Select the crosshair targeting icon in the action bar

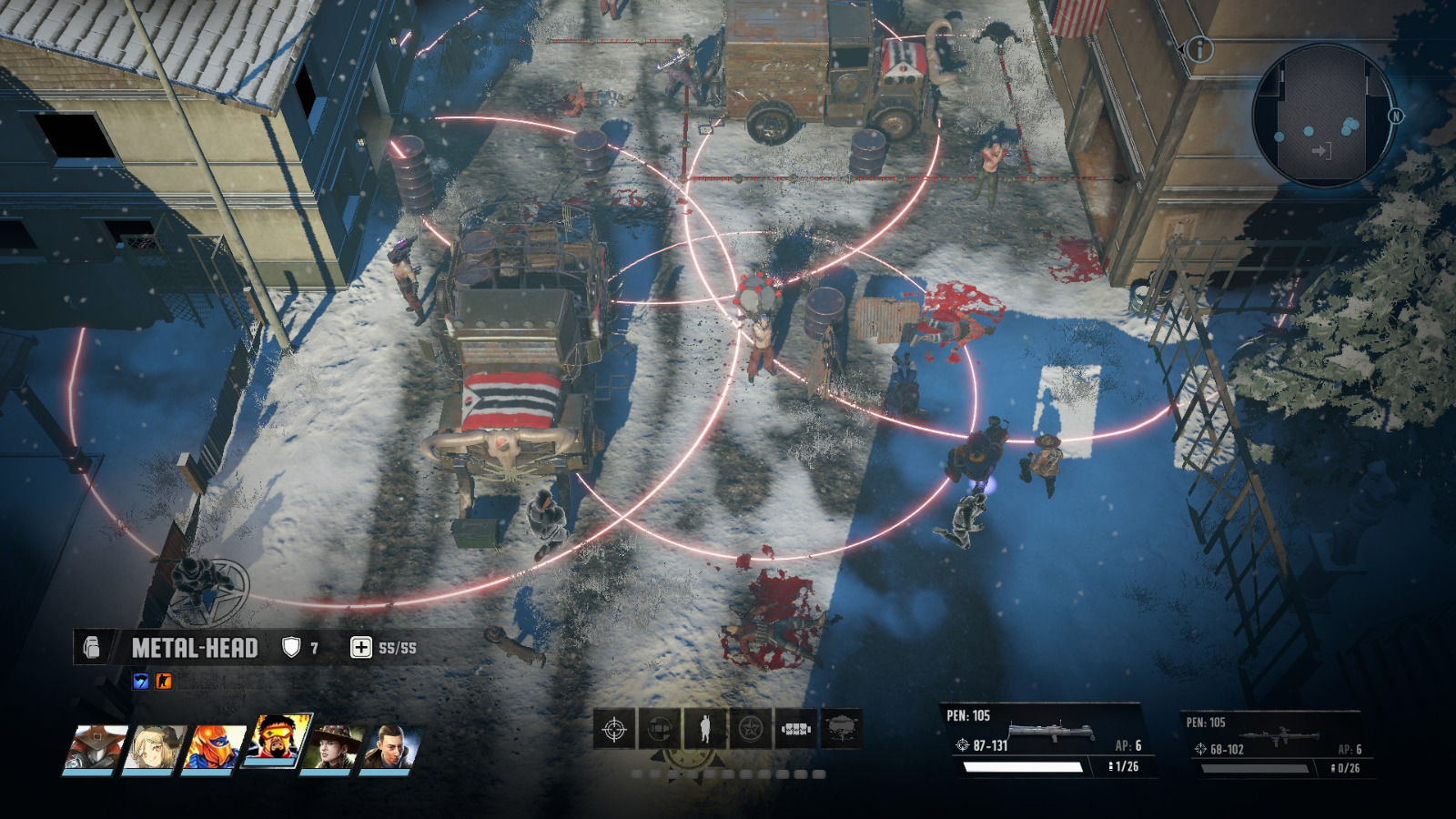tap(614, 729)
